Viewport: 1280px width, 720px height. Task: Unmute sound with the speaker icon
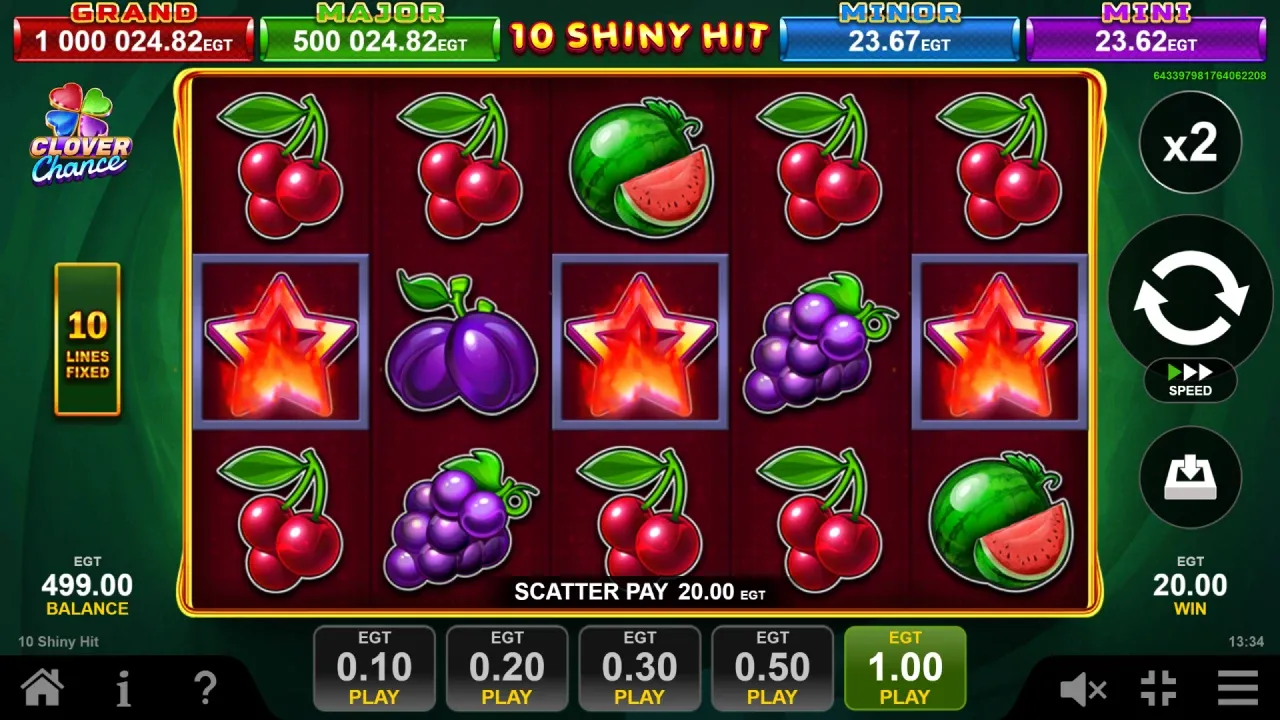1085,688
